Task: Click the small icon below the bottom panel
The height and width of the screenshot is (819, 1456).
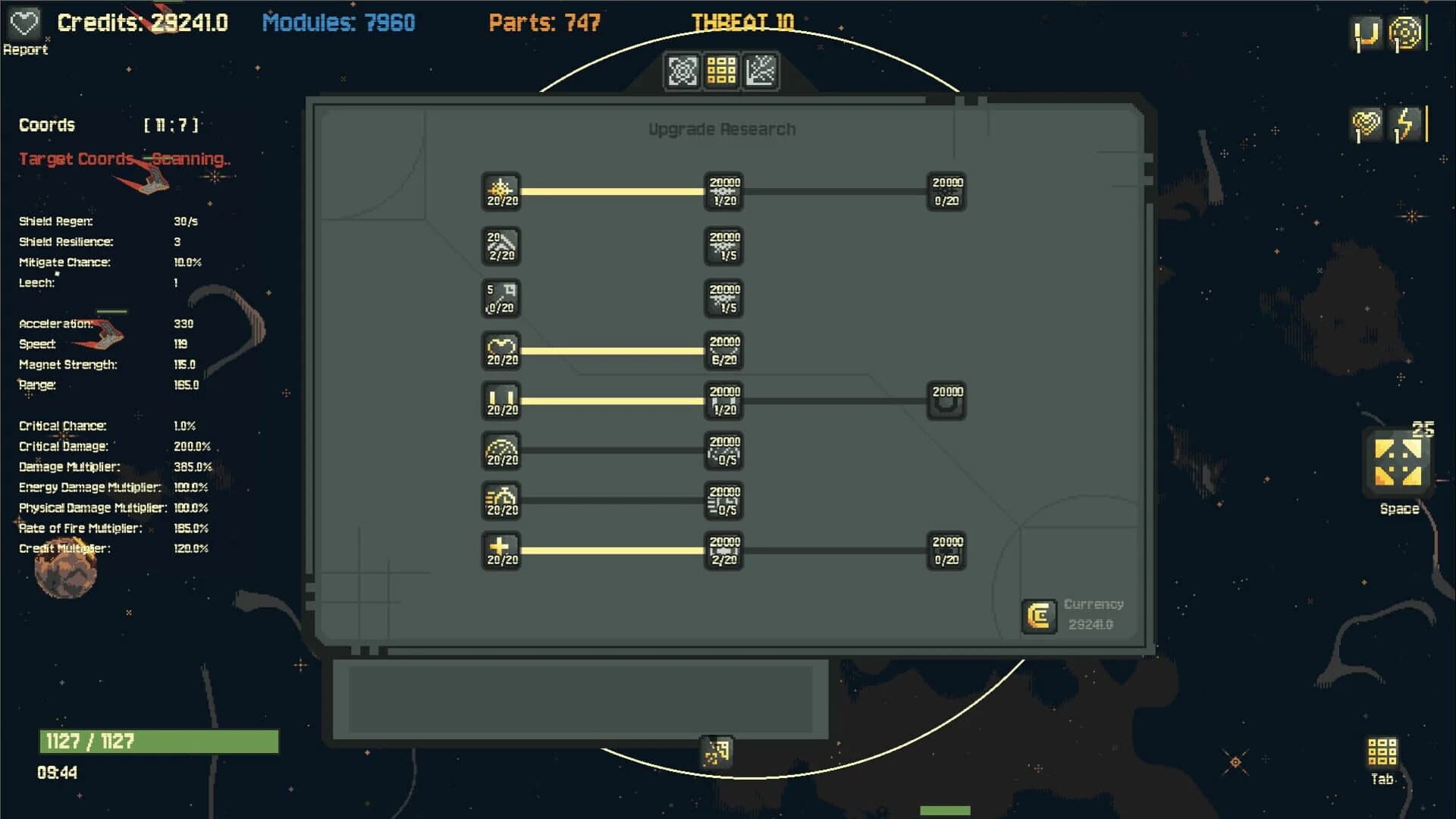Action: click(x=715, y=752)
